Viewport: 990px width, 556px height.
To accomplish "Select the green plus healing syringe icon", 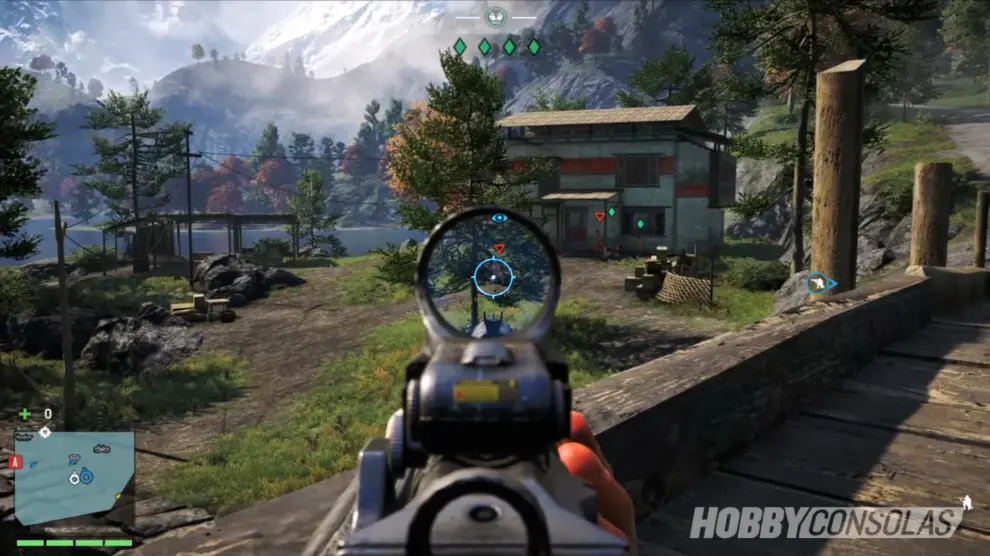I will tap(25, 413).
